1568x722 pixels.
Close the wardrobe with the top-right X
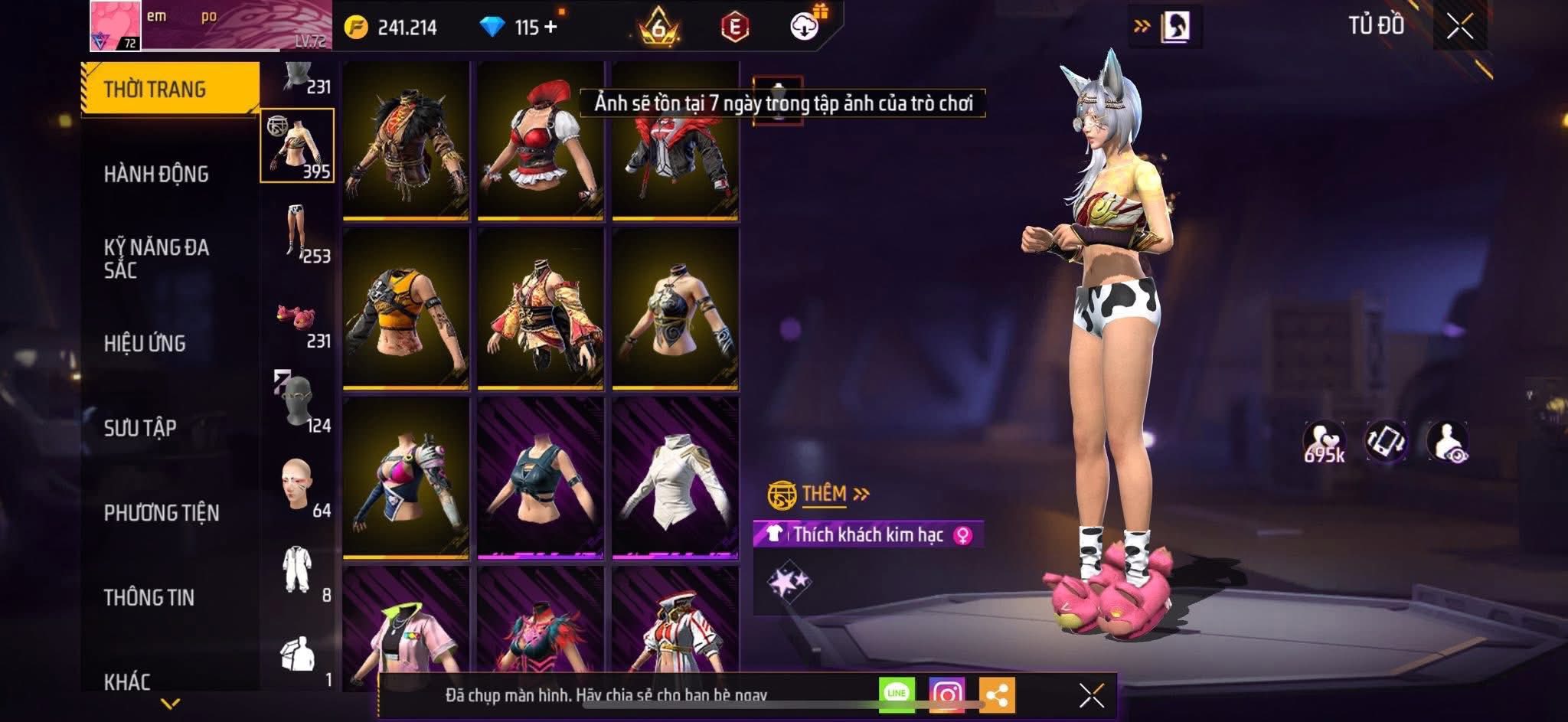1459,27
